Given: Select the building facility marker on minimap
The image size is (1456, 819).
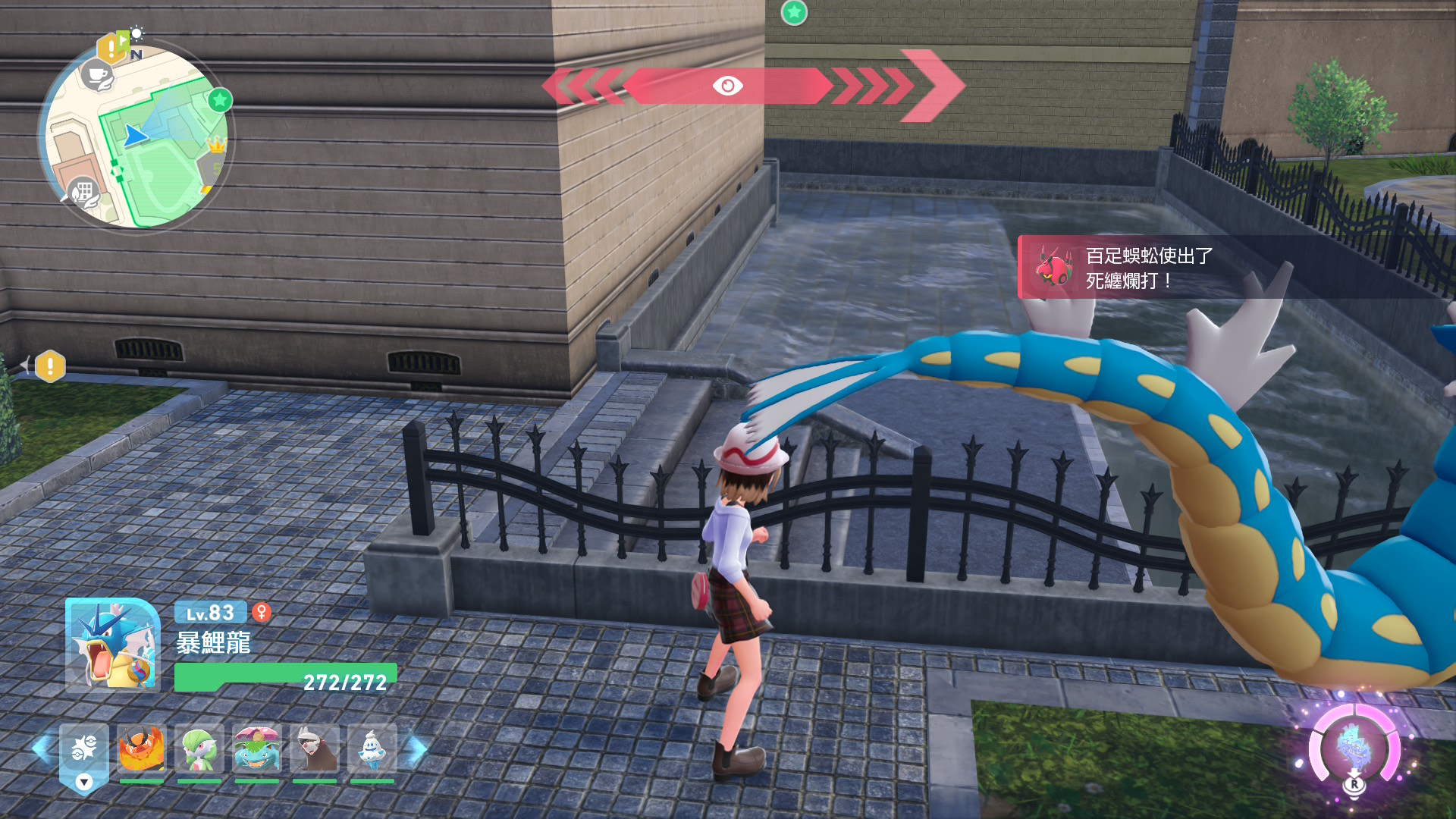Looking at the screenshot, I should (x=83, y=191).
